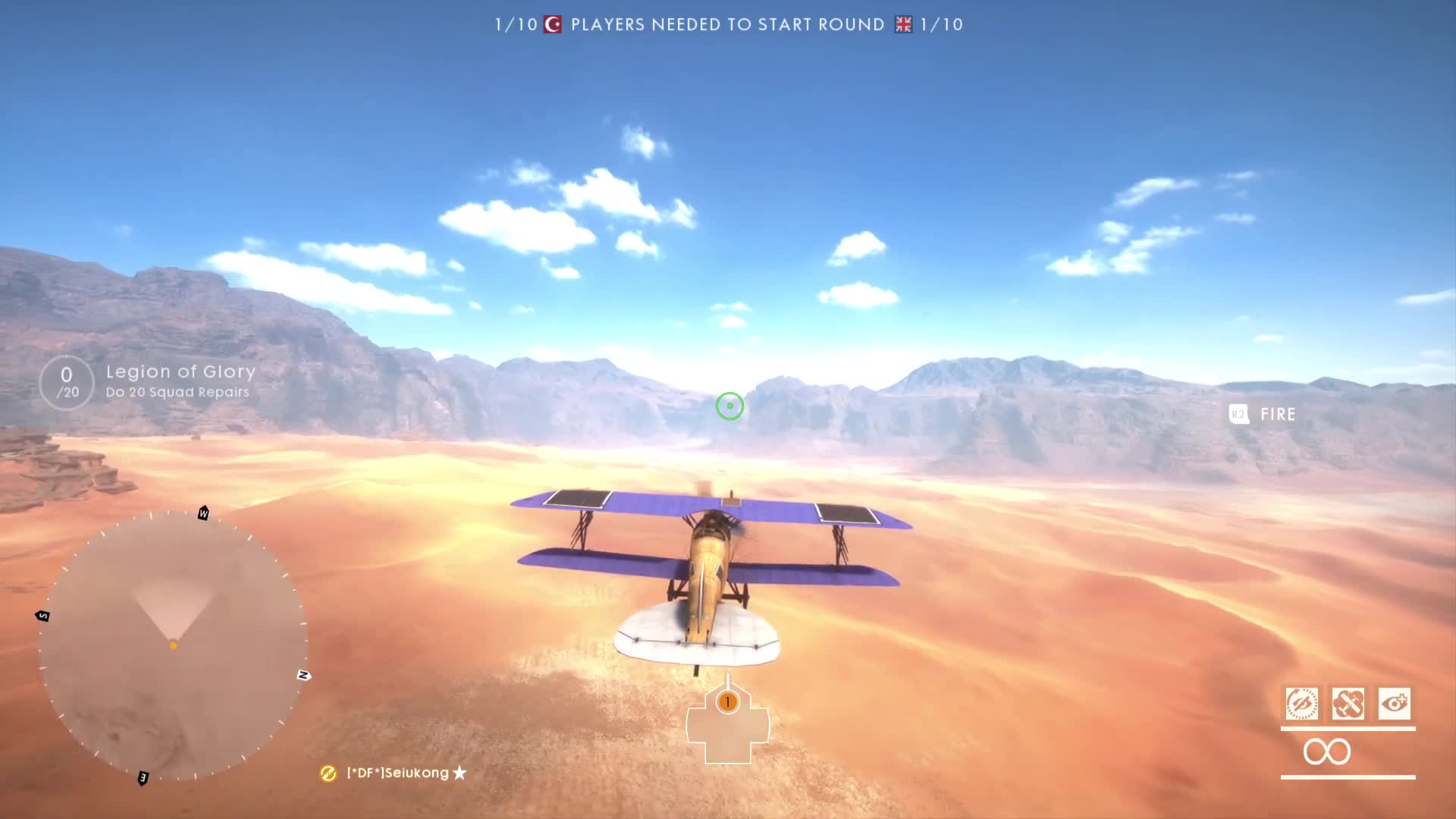Click the Union Jack flag in the top banner
Viewport: 1456px width, 819px height.
[x=902, y=24]
